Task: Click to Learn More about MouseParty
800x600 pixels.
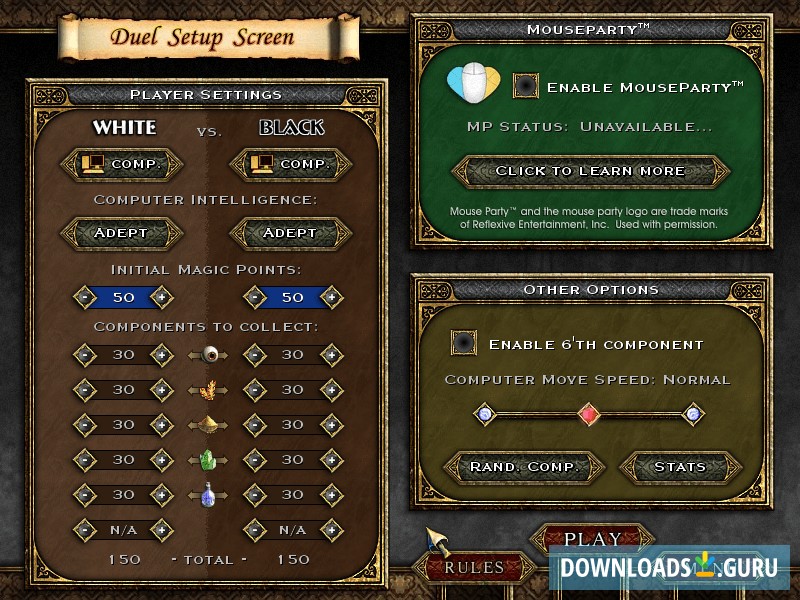Action: 590,171
